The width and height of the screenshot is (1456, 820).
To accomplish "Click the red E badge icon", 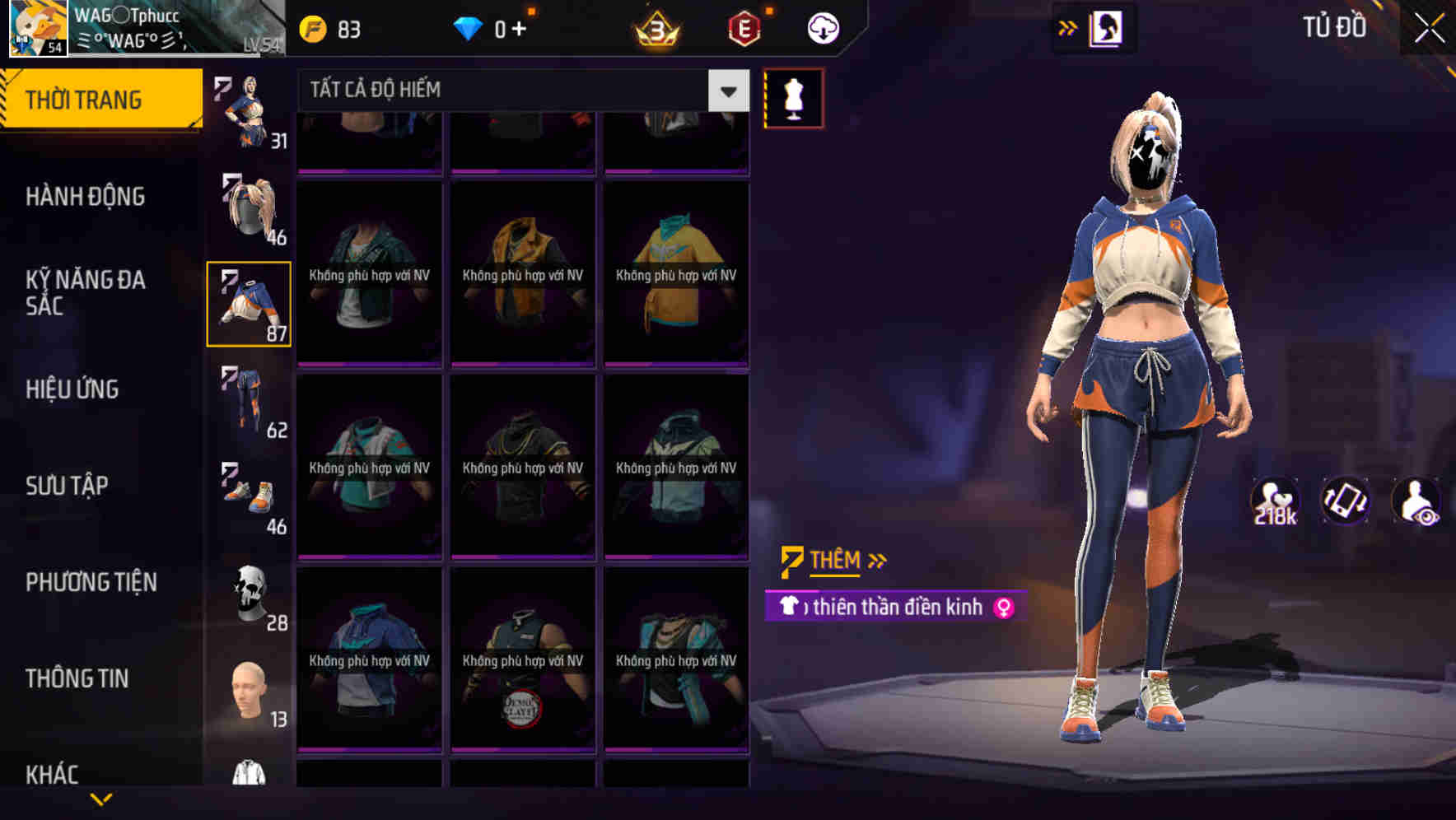I will click(744, 26).
